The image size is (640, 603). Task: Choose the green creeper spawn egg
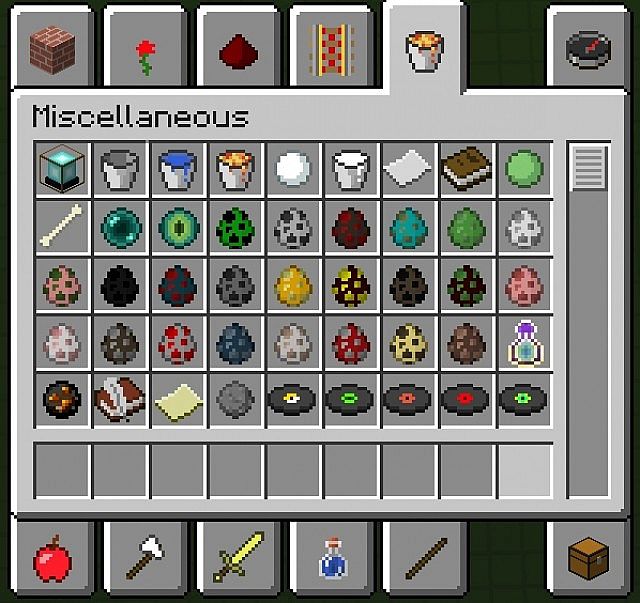[236, 226]
